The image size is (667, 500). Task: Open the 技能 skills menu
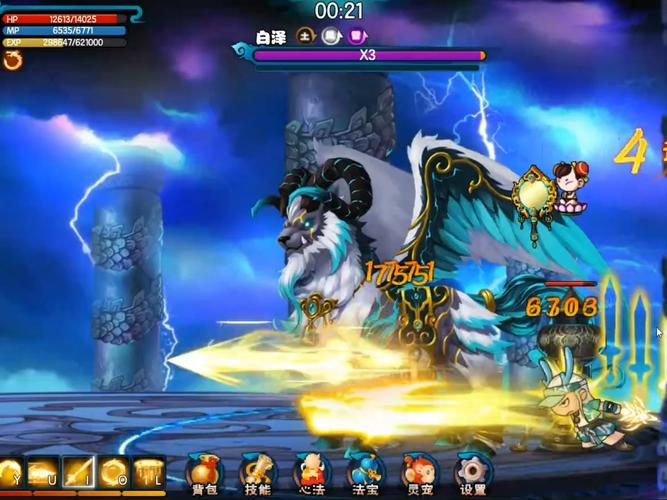[258, 472]
